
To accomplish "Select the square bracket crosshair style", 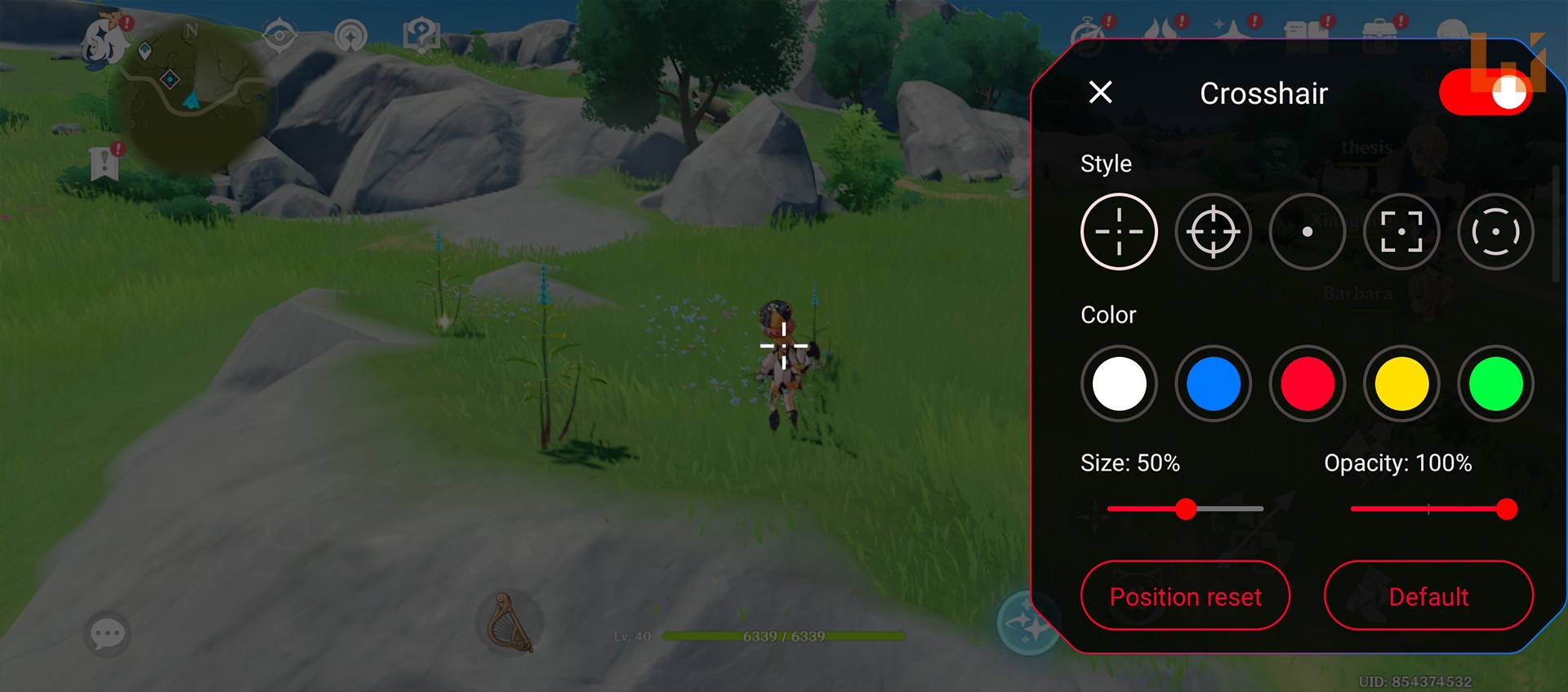I will click(1401, 232).
